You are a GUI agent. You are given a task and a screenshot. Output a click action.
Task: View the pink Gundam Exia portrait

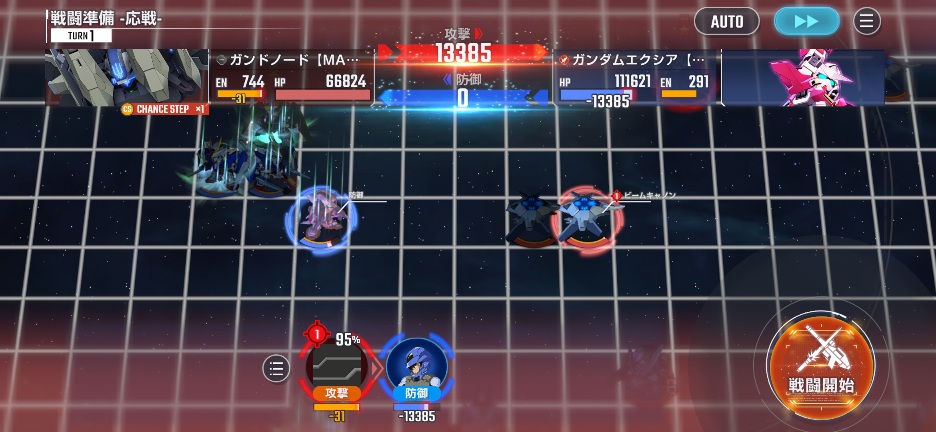[802, 78]
